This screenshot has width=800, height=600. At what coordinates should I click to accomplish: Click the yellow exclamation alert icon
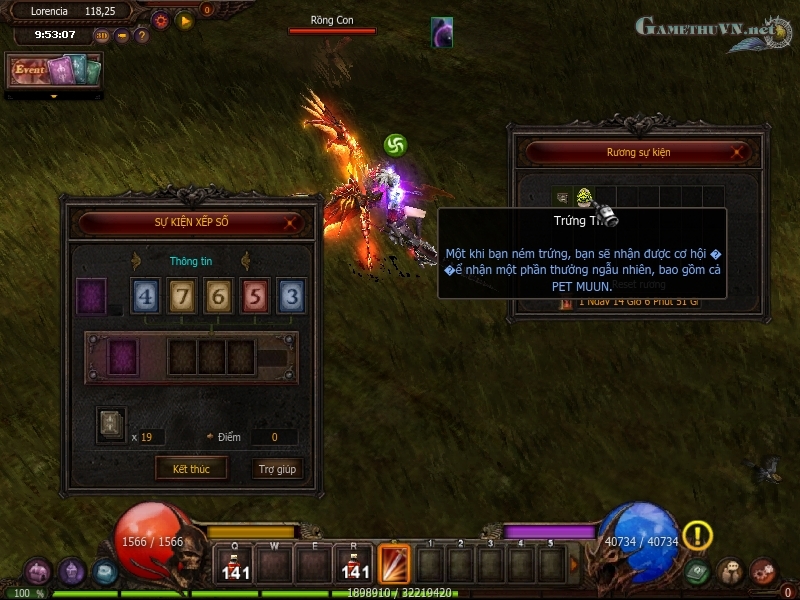pyautogui.click(x=697, y=536)
